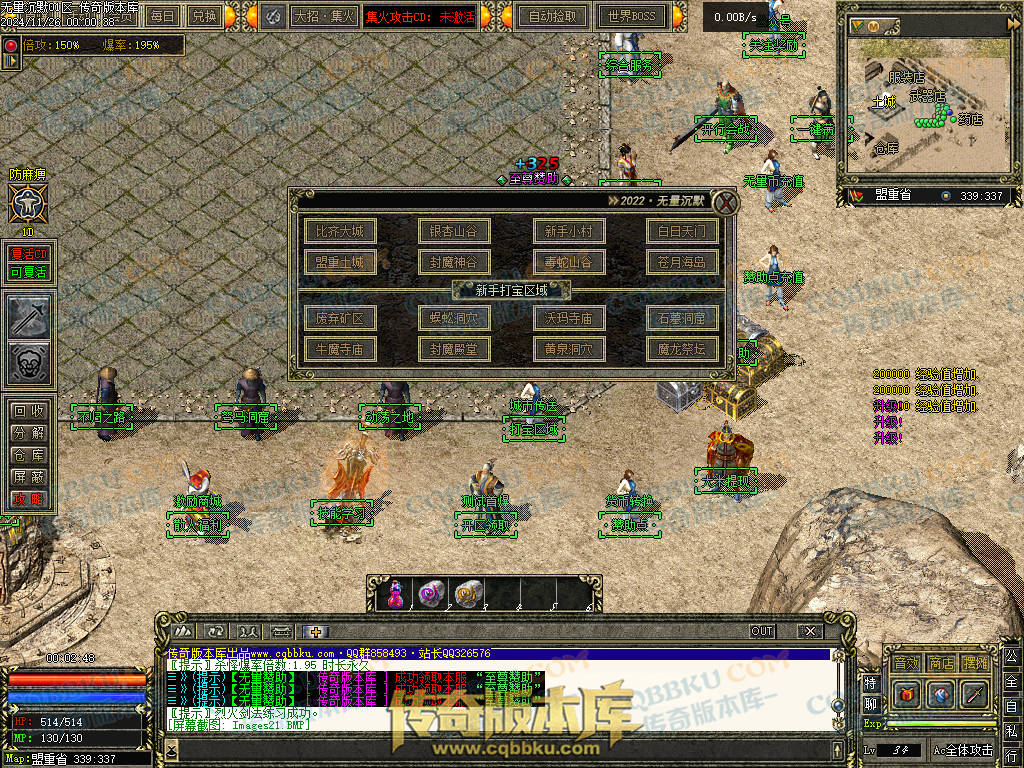Pick the 黄泉洞穴 destination
Image resolution: width=1024 pixels, height=768 pixels.
tap(568, 349)
